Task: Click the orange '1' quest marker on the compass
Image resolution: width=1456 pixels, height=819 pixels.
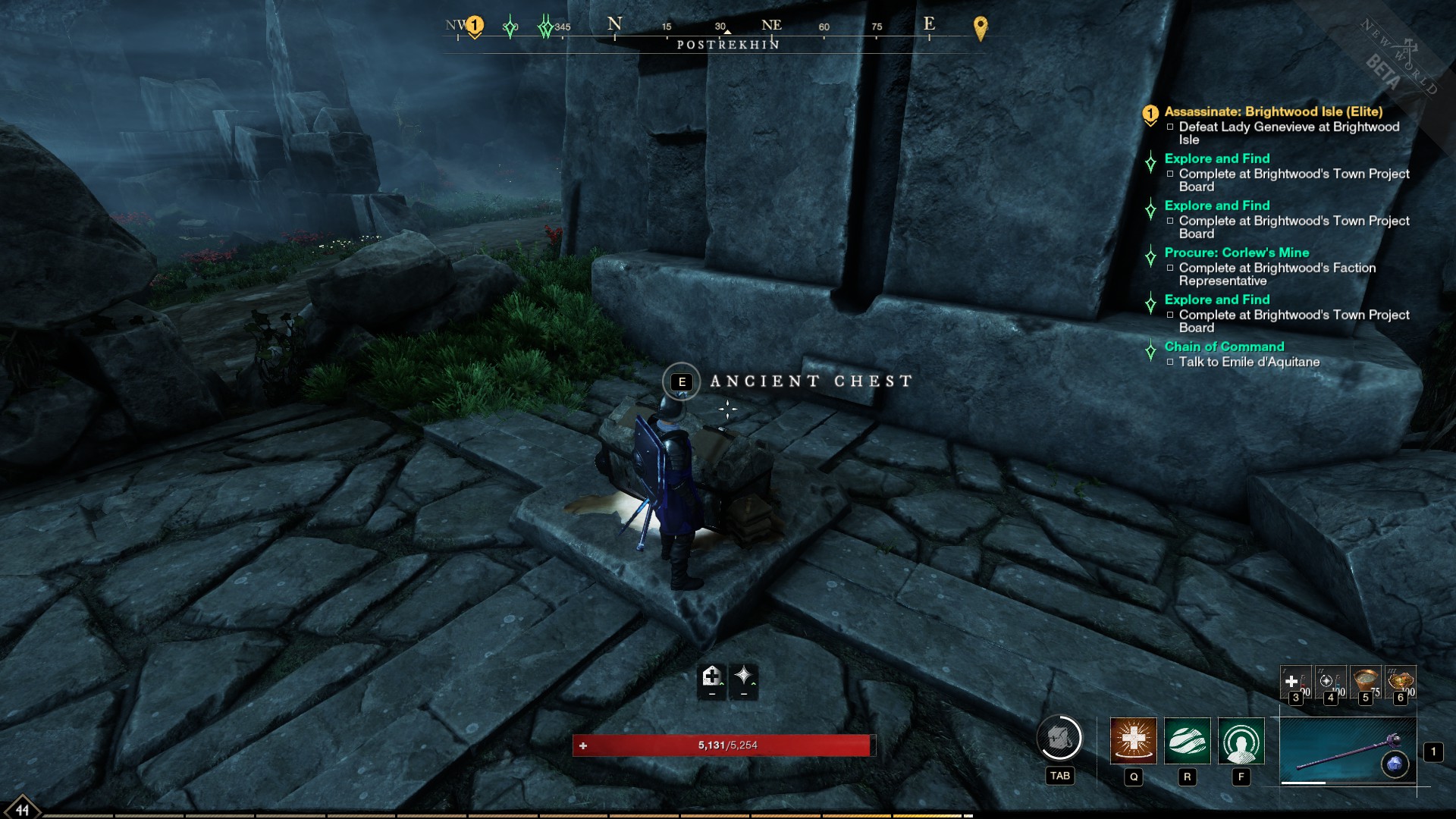Action: click(476, 24)
